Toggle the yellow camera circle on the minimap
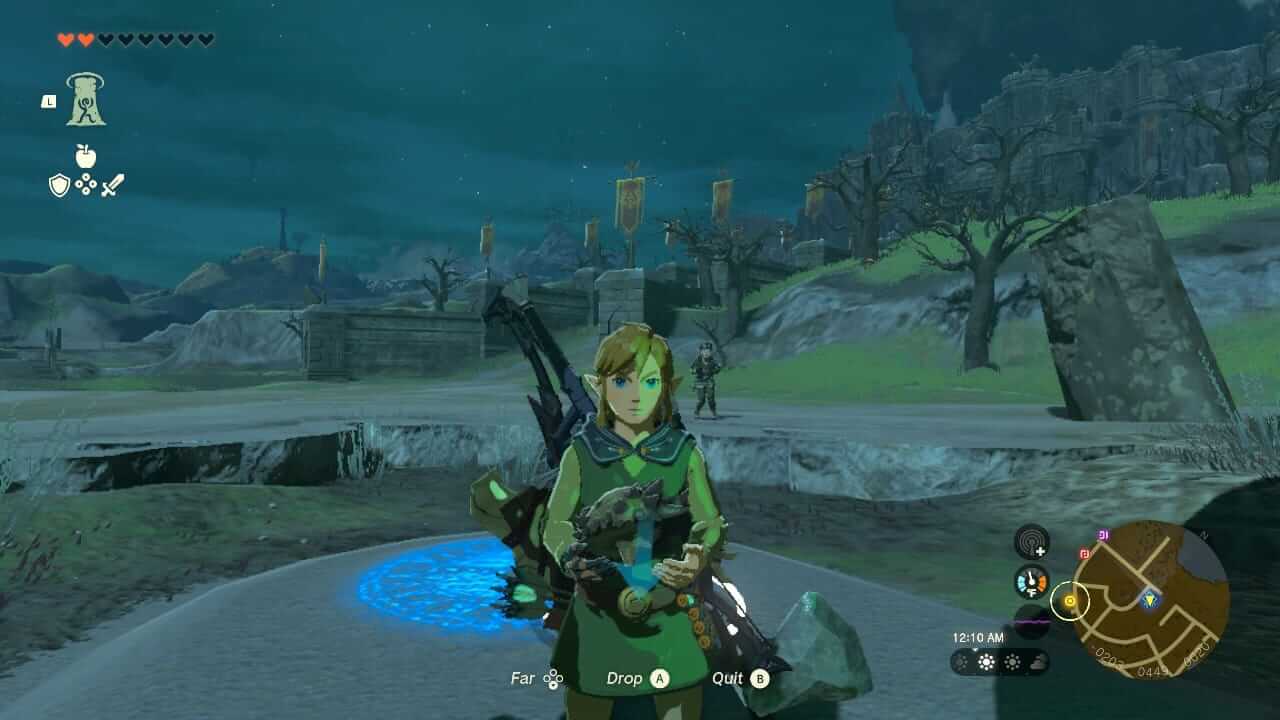This screenshot has width=1280, height=720. click(x=1070, y=602)
